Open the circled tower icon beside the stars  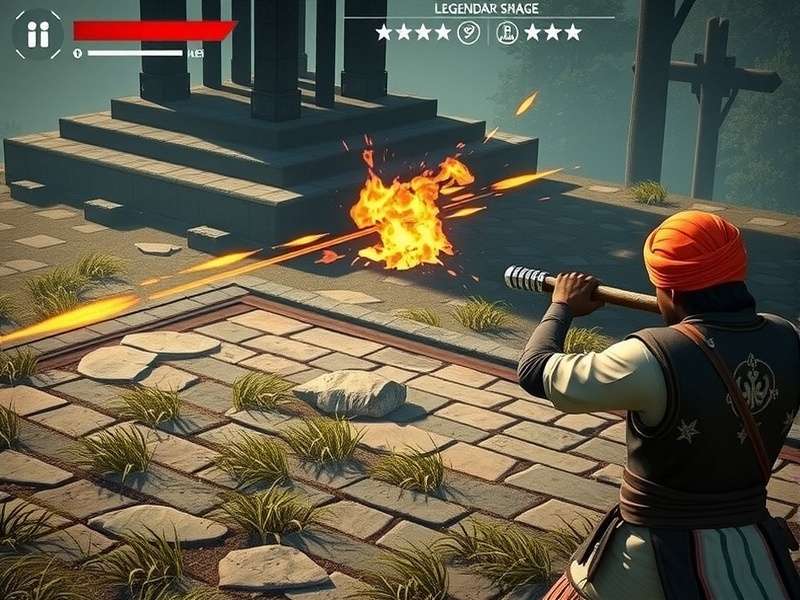pos(507,32)
